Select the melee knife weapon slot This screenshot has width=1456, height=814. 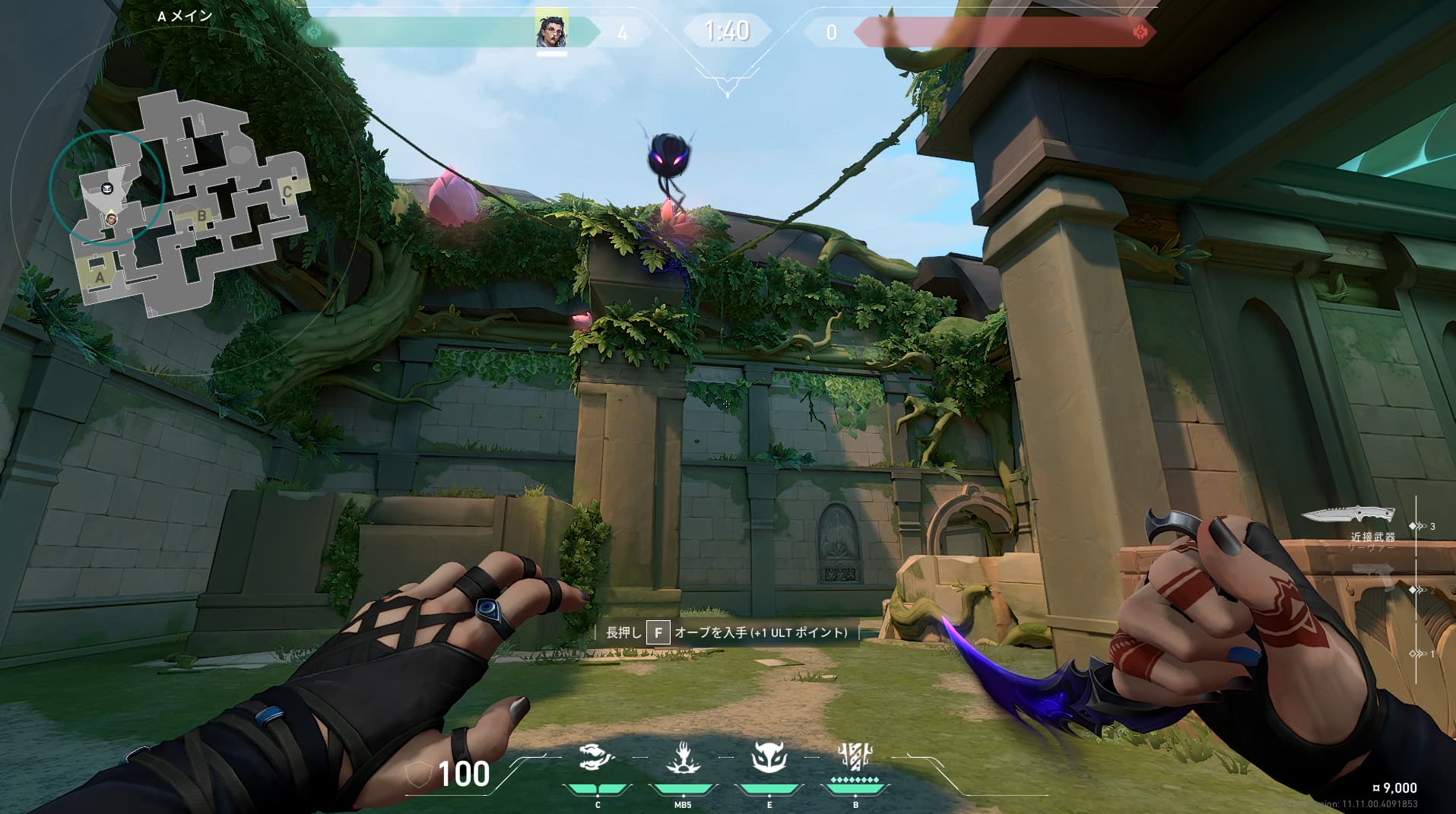[1348, 515]
